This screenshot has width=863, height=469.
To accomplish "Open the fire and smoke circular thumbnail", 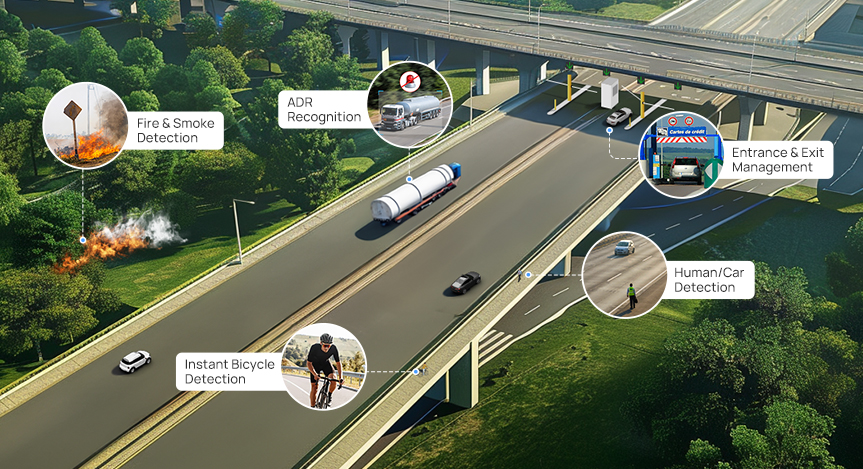I will pos(86,125).
